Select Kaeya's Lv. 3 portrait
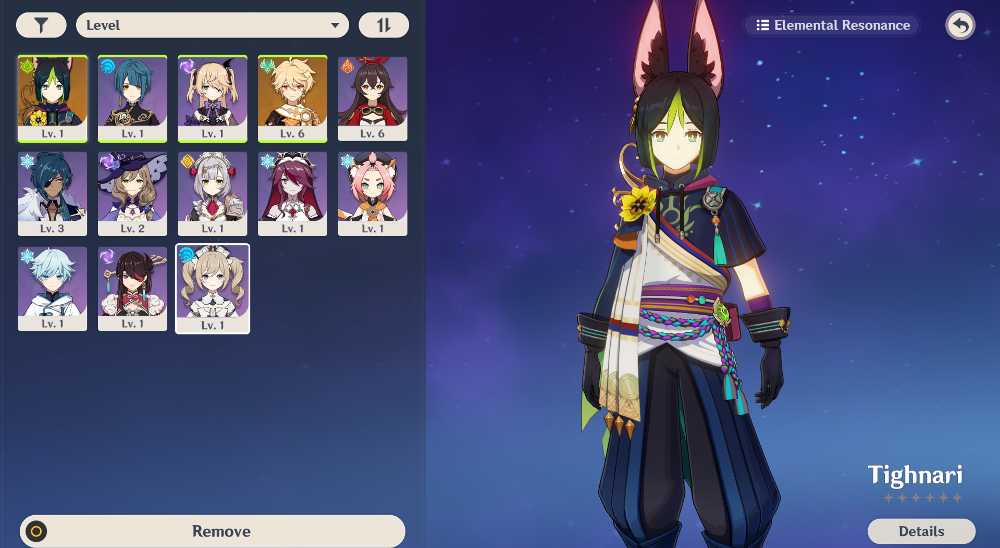Viewport: 1000px width, 548px height. coord(53,193)
